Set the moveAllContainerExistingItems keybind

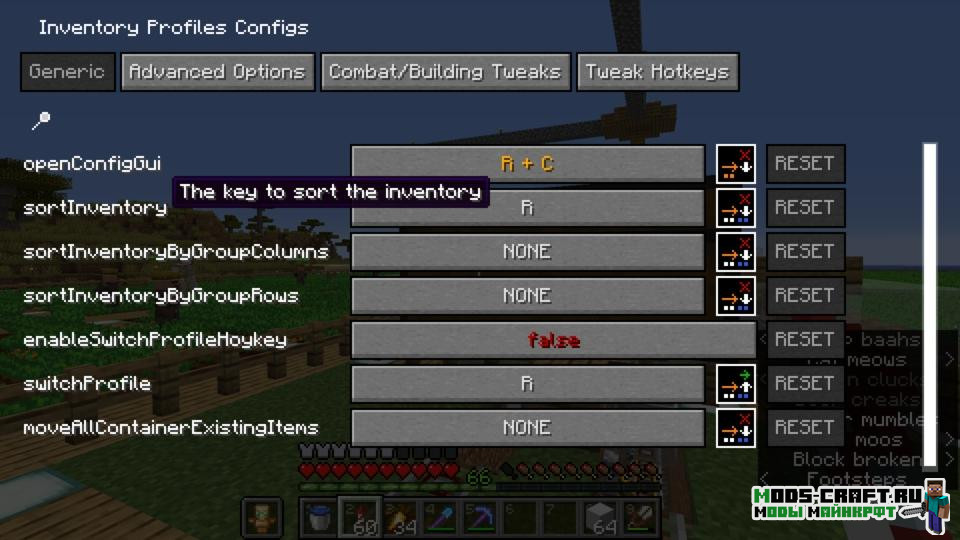pos(527,428)
